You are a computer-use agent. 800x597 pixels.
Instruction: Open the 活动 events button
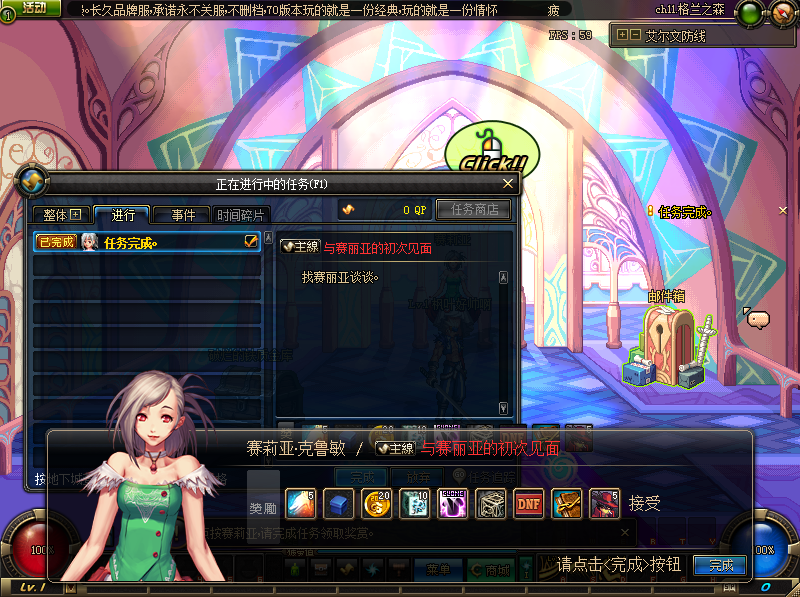[x=33, y=8]
